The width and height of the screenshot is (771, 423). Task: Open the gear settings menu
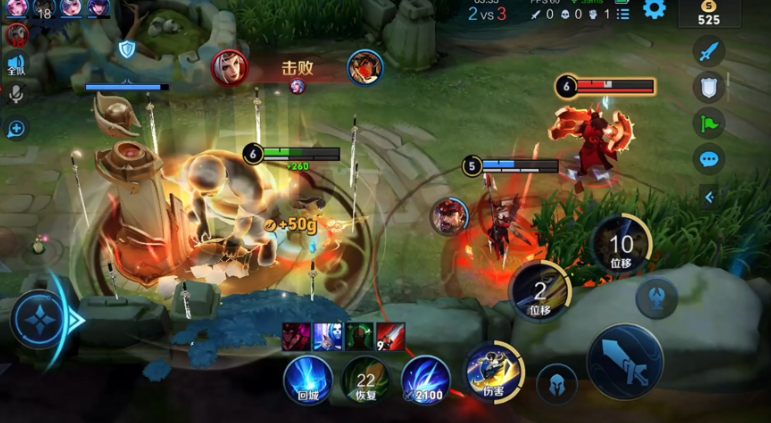click(654, 10)
